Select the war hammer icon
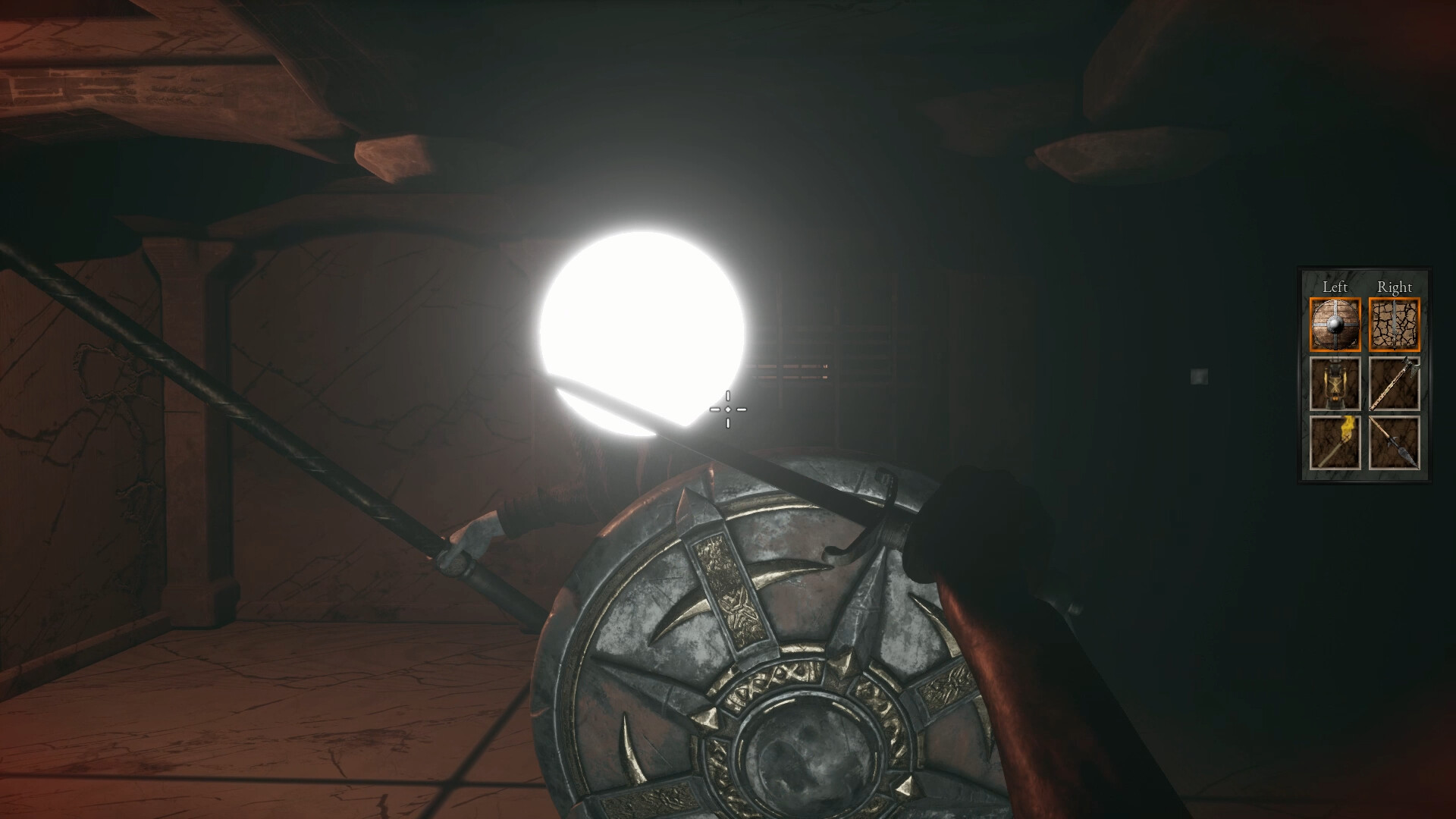The height and width of the screenshot is (819, 1456). [1395, 384]
